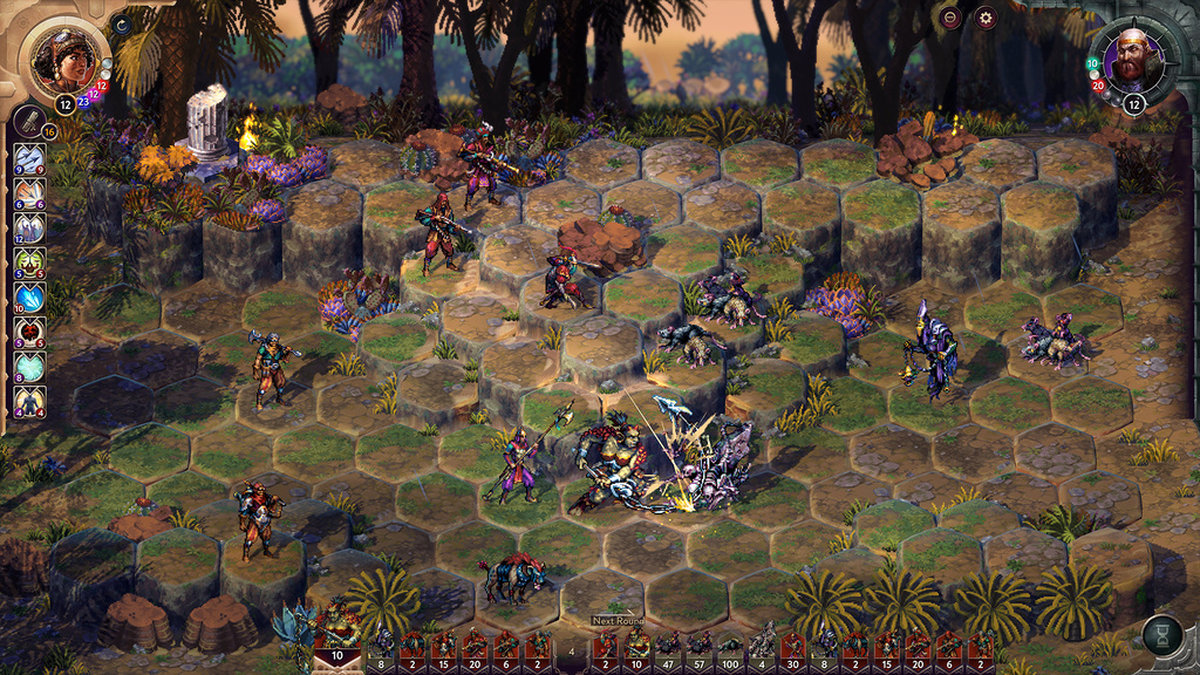This screenshot has width=1200, height=675.
Task: Choose the turn-order unit showing 30
Action: click(794, 646)
